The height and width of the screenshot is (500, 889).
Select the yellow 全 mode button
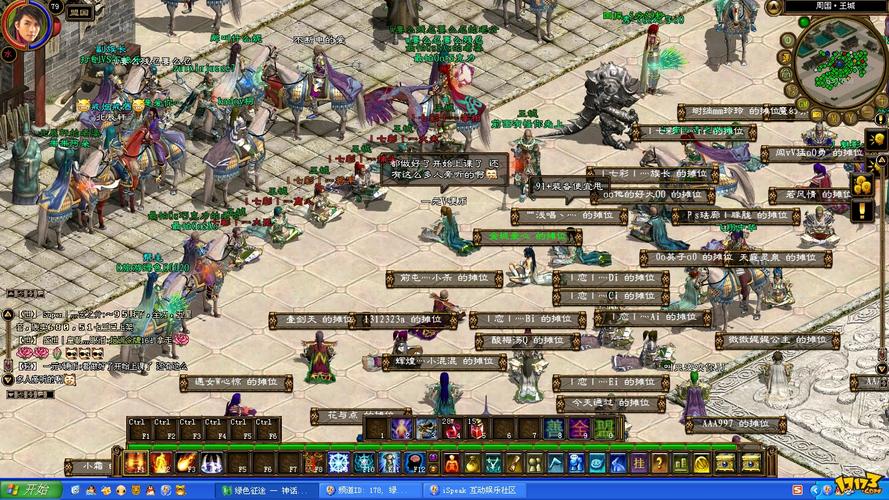click(579, 429)
